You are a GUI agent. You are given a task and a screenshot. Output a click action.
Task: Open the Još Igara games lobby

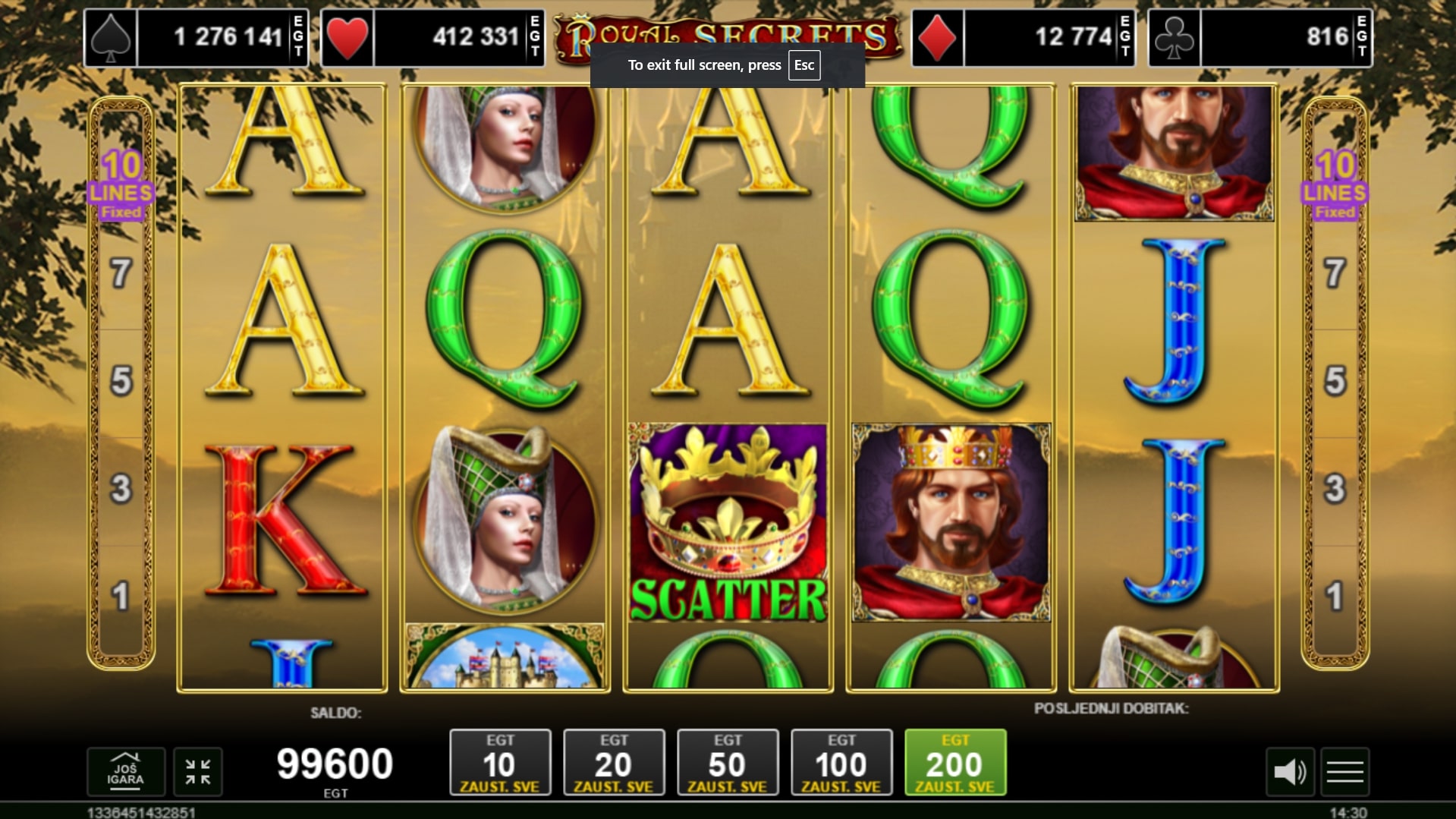126,771
